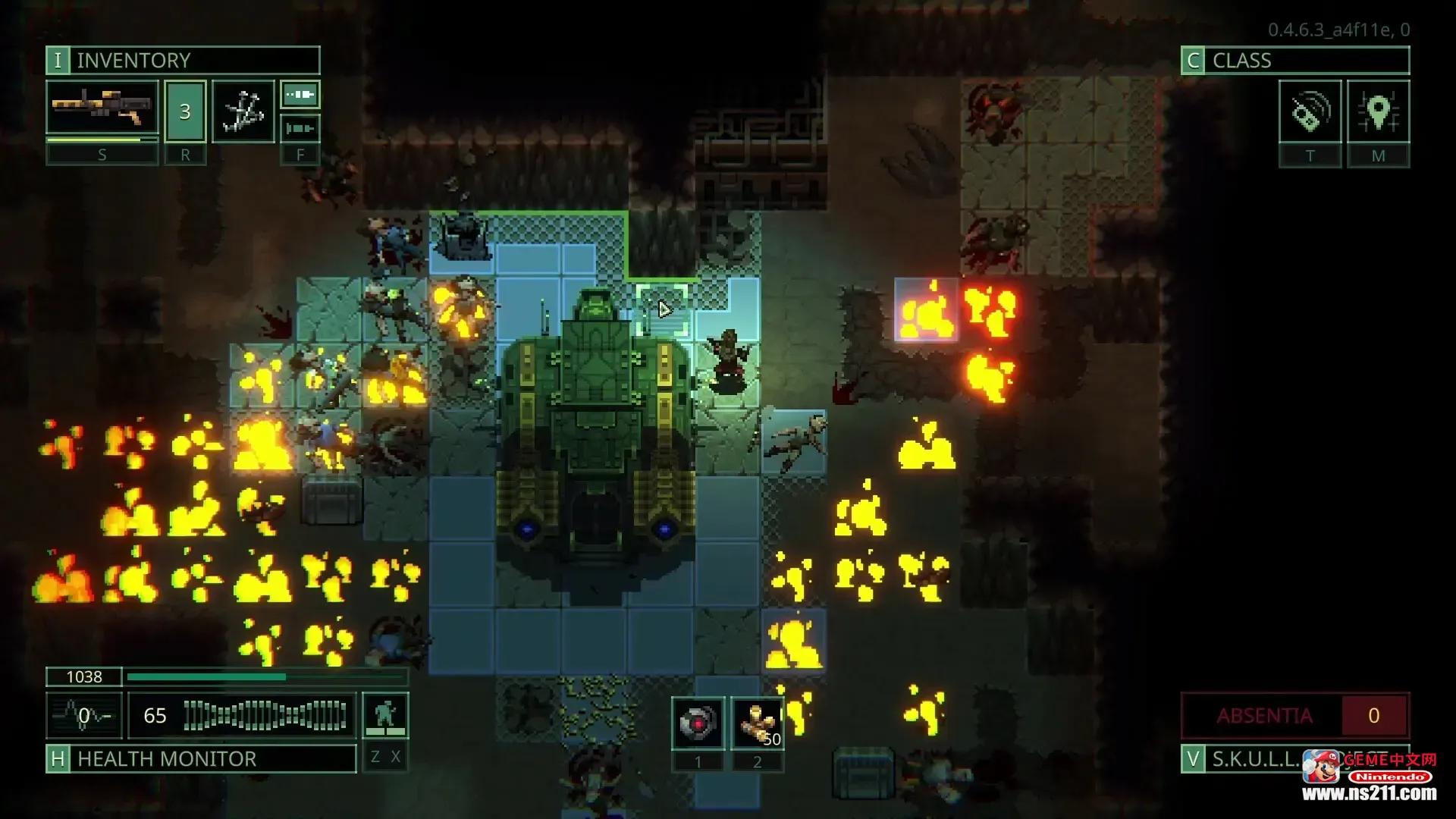1456x819 pixels.
Task: Use the red-eye drone item slot
Action: (698, 723)
